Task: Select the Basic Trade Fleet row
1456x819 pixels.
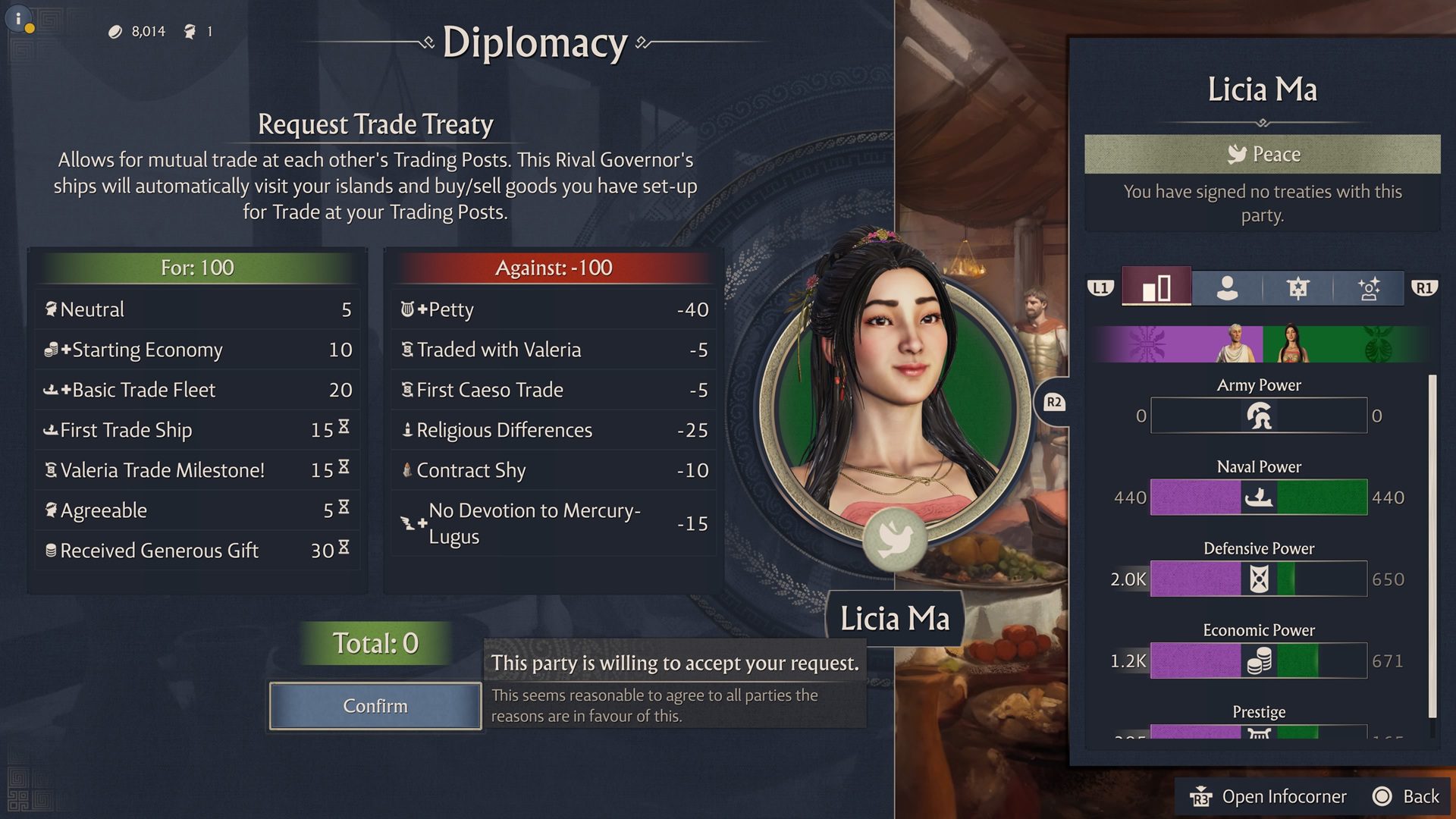Action: pos(197,390)
